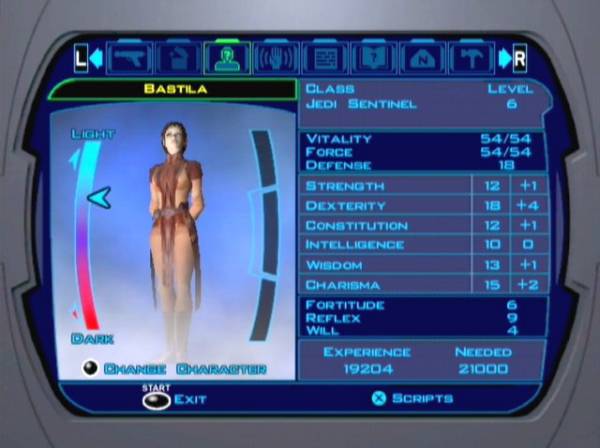The image size is (600, 448).
Task: Switch to the map tab marked N
Action: pos(423,58)
